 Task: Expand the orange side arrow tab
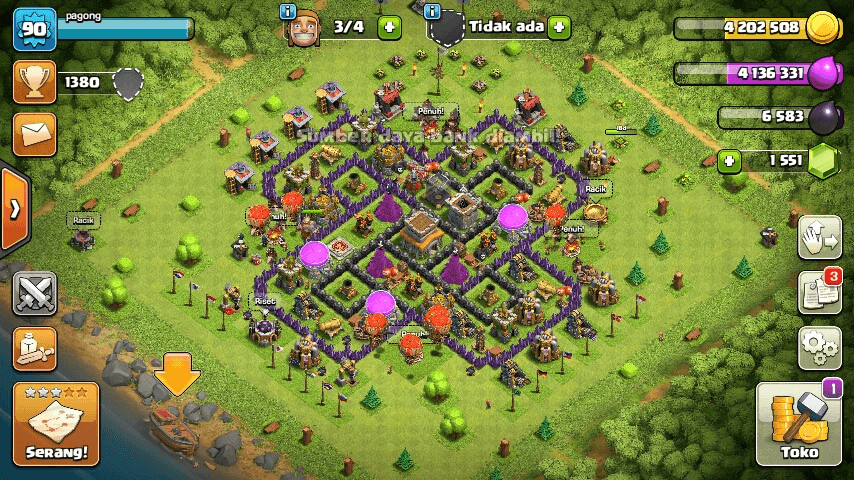[14, 209]
